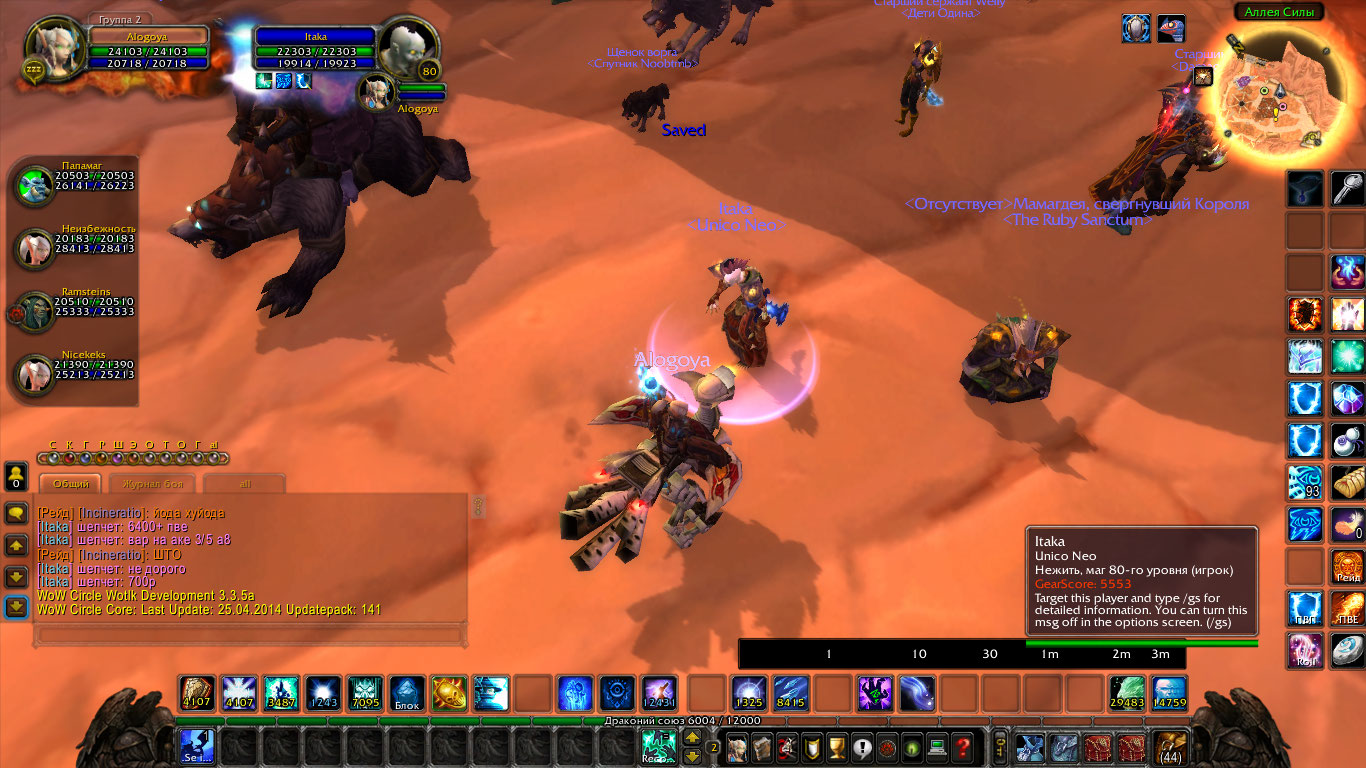Open the red question mark help button
Screen dimensions: 1366x768
point(962,747)
